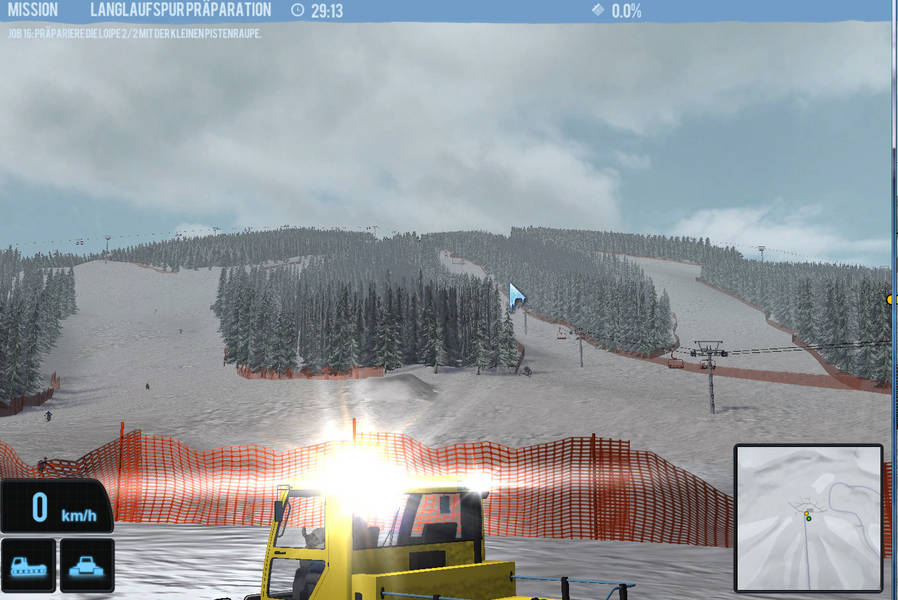Click the green marker on the minimap

[808, 518]
